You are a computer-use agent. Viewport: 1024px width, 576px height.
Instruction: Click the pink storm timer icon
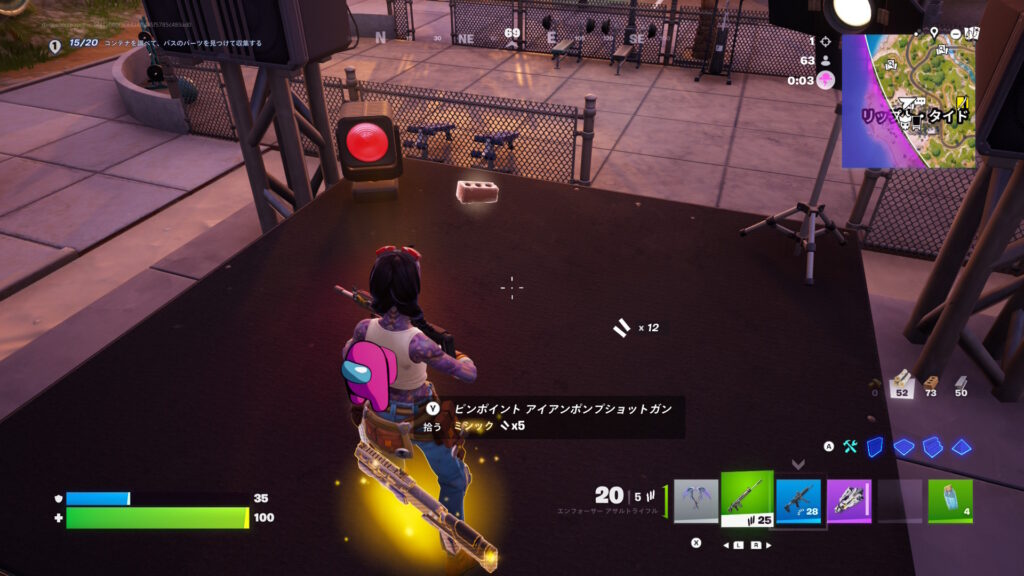tap(825, 80)
